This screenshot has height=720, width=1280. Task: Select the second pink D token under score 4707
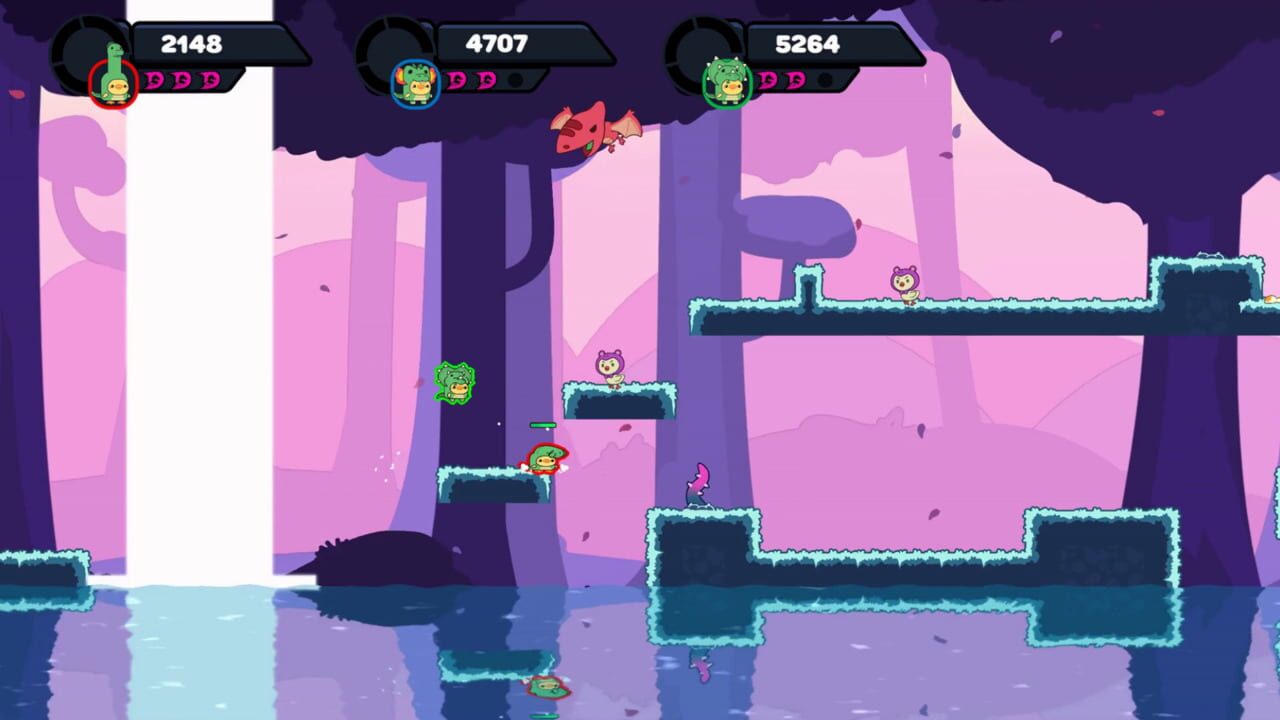coord(485,80)
